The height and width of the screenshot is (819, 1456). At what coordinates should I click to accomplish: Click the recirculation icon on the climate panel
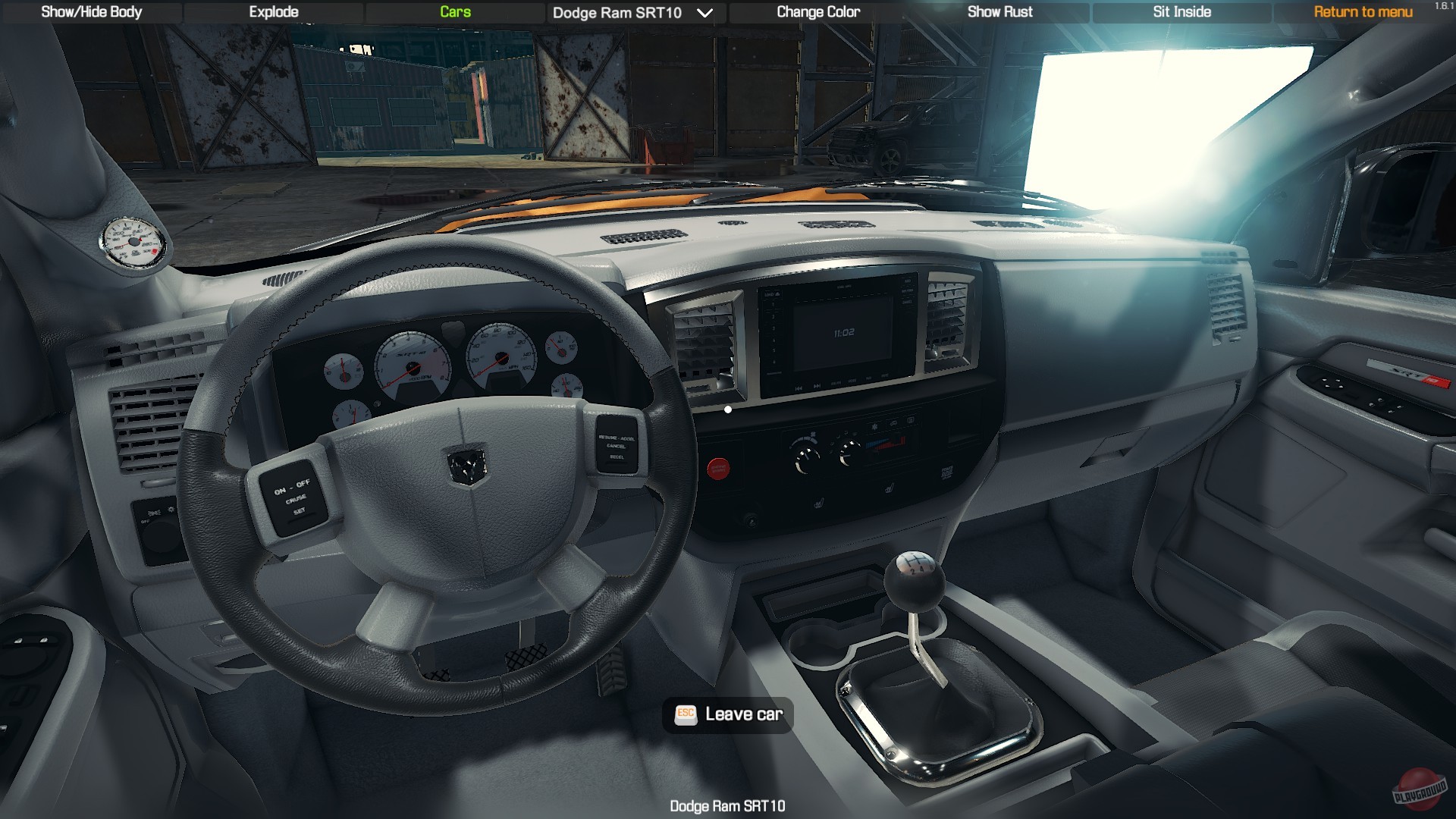tap(893, 422)
